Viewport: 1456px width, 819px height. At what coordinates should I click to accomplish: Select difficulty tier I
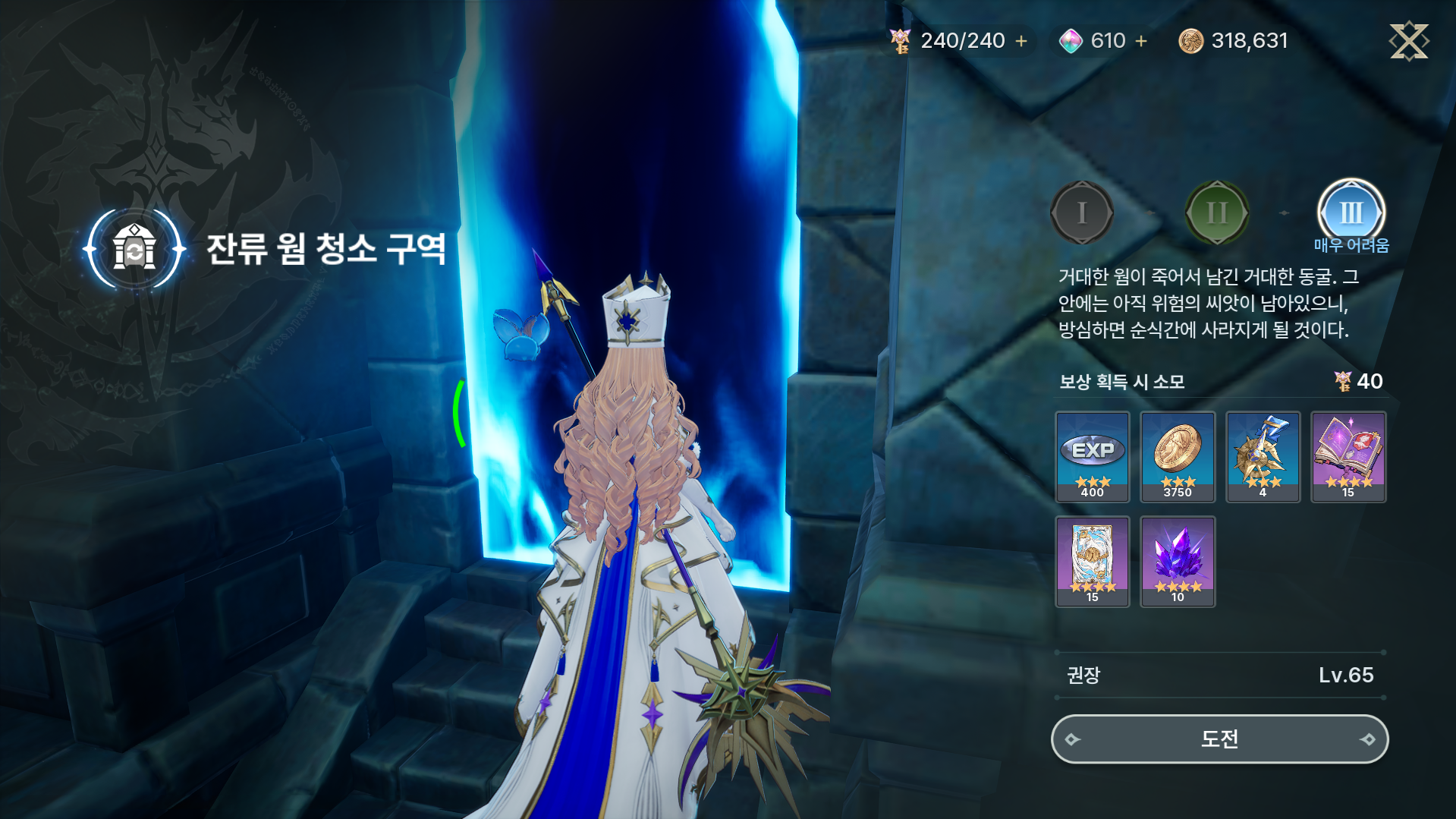point(1081,213)
